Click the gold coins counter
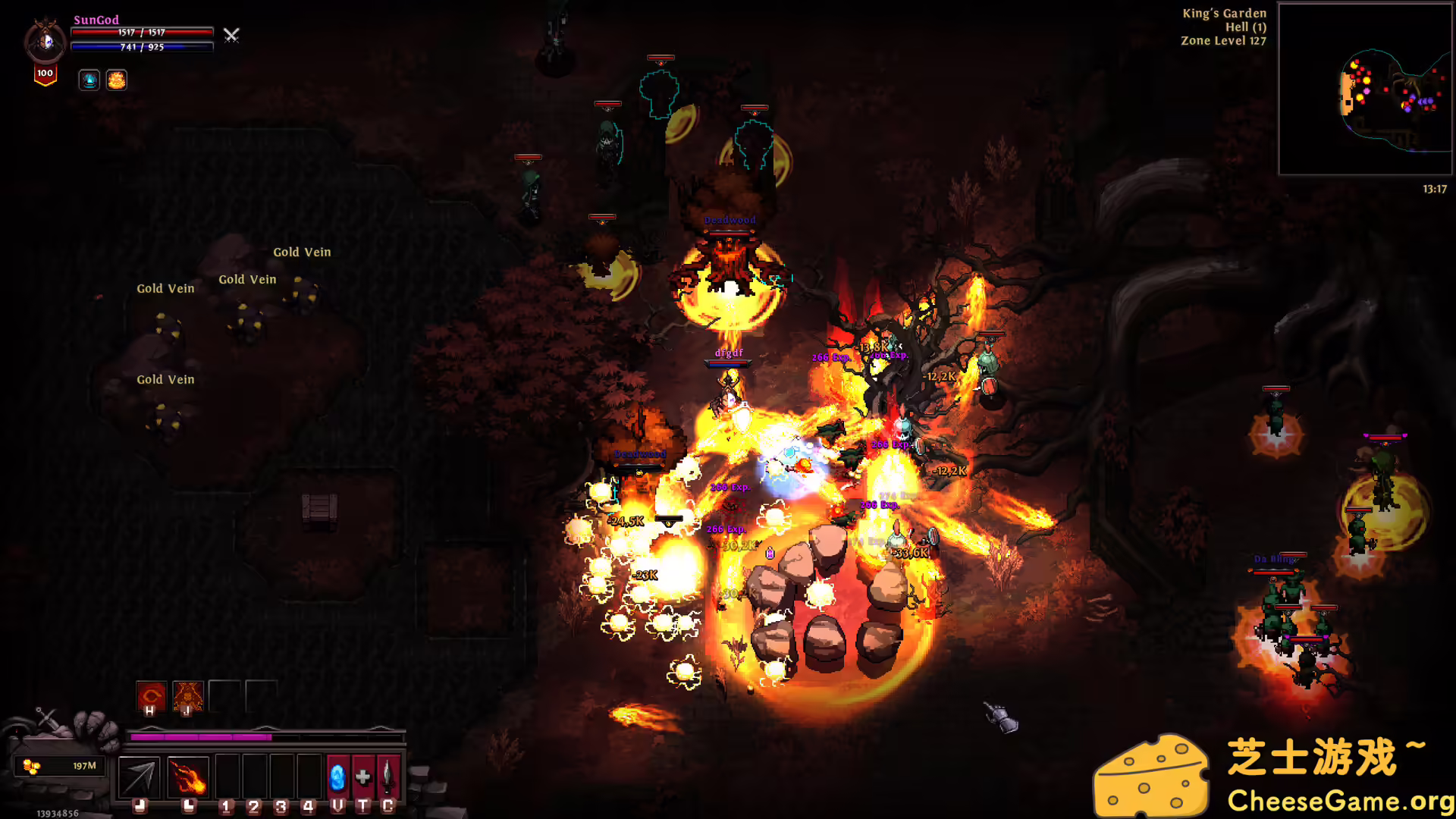 (62, 766)
